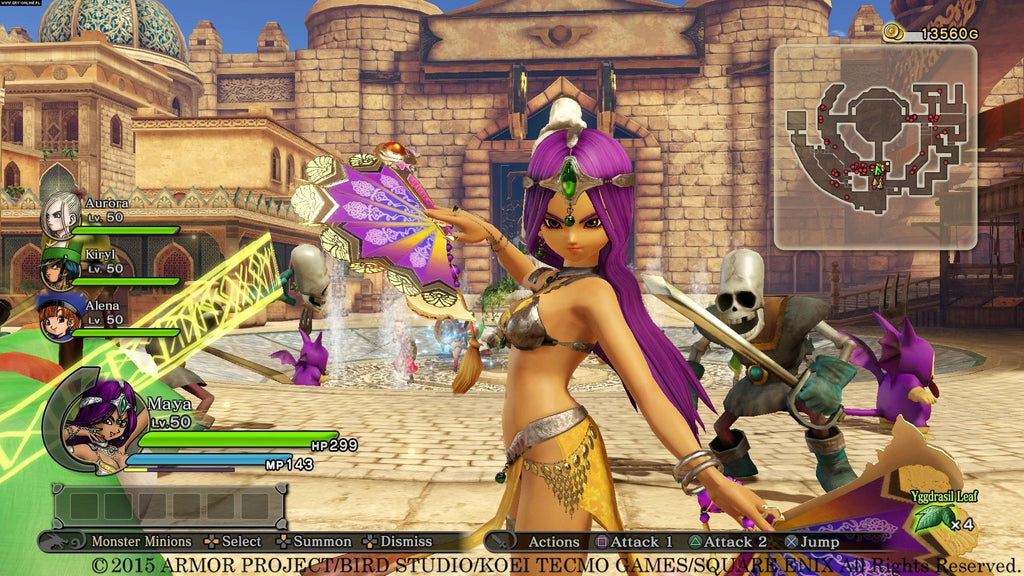This screenshot has width=1024, height=576.
Task: Choose Alena's party portrait
Action: (58, 315)
